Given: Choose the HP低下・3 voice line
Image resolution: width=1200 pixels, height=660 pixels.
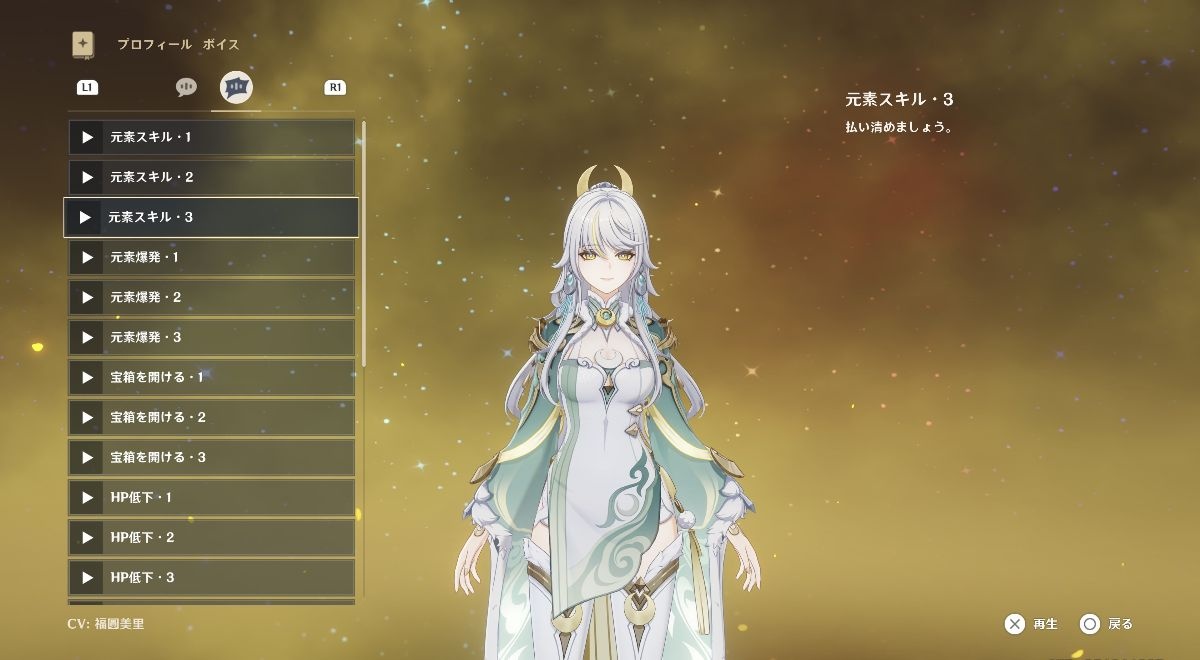Looking at the screenshot, I should pyautogui.click(x=211, y=577).
